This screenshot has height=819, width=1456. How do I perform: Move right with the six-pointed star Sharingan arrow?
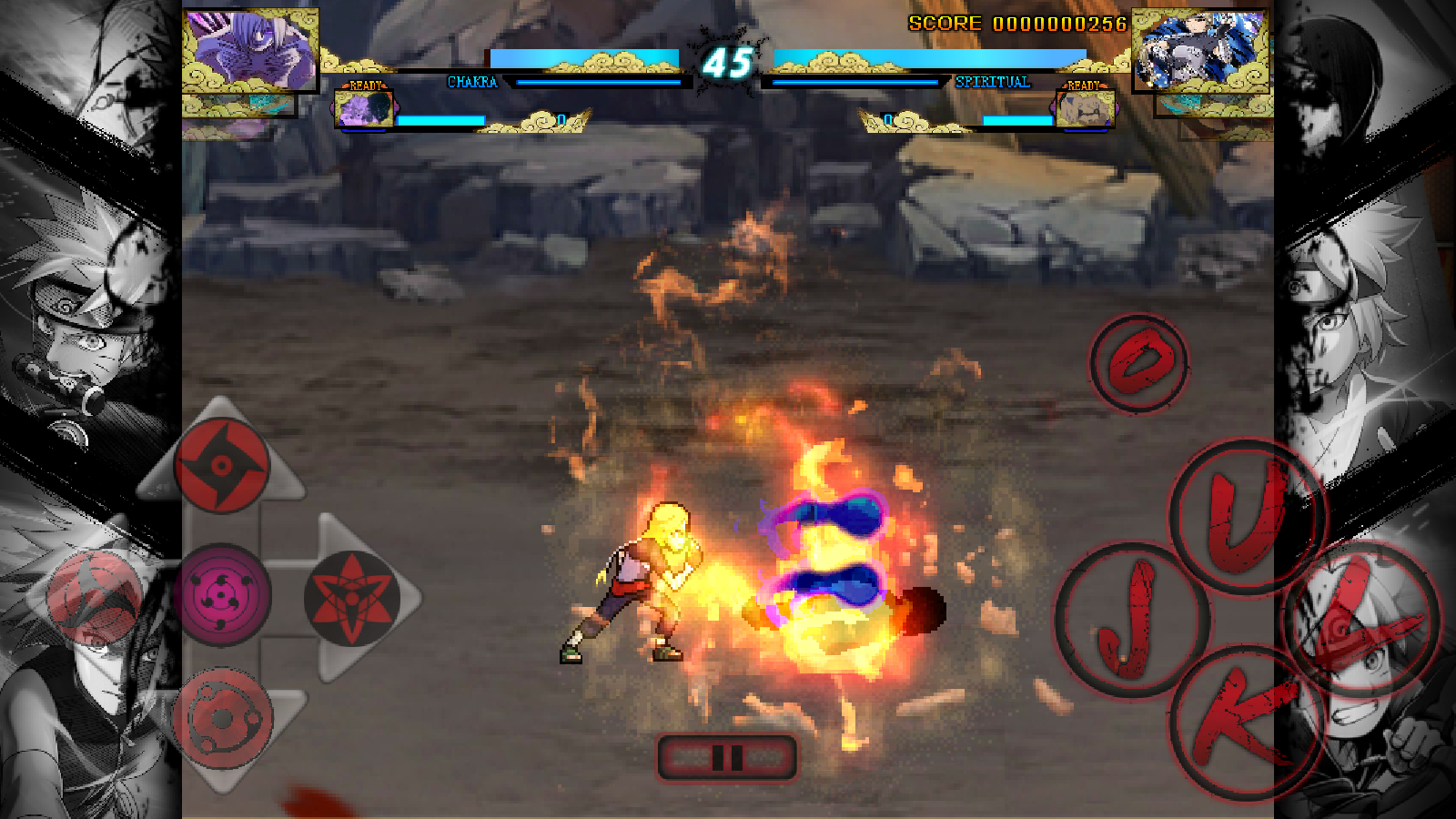pos(351,598)
